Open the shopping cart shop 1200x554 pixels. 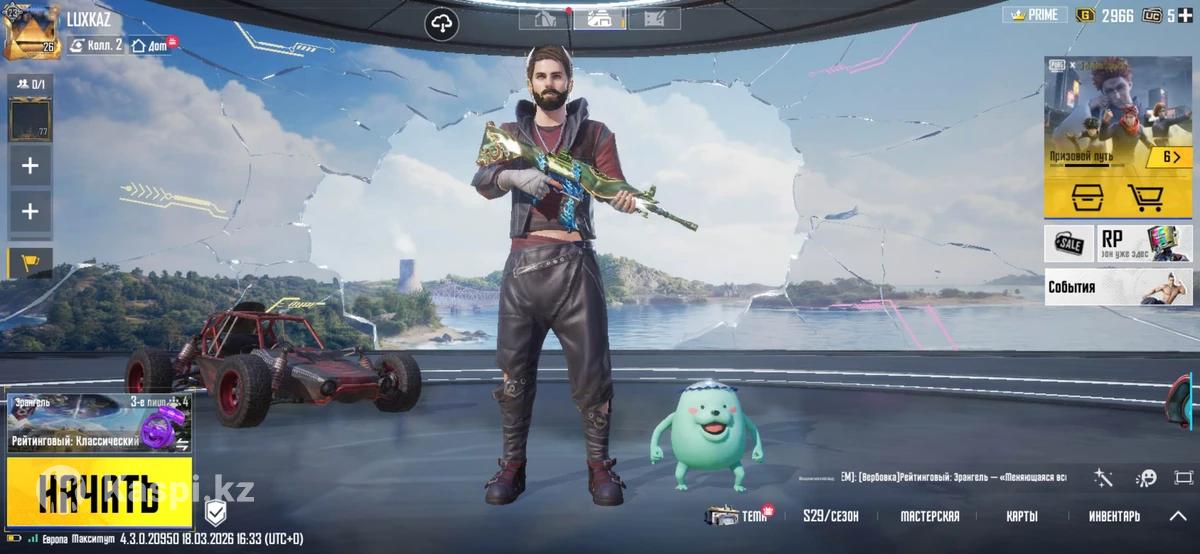(x=1144, y=197)
